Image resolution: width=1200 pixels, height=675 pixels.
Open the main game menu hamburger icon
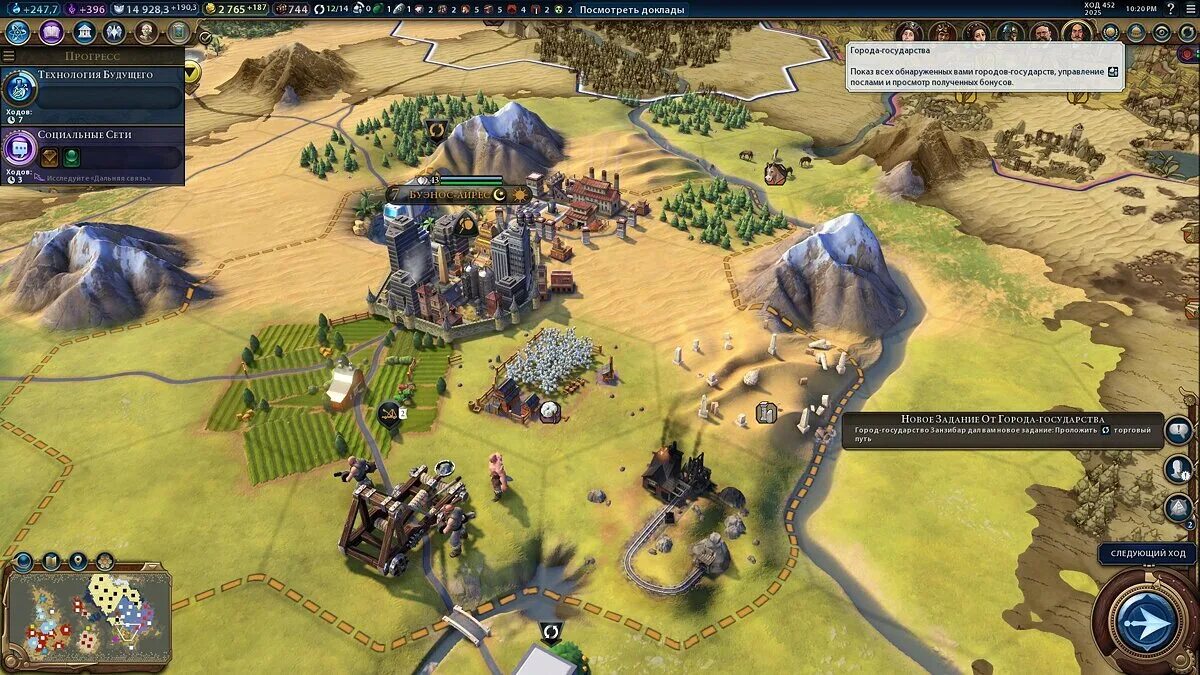1189,9
